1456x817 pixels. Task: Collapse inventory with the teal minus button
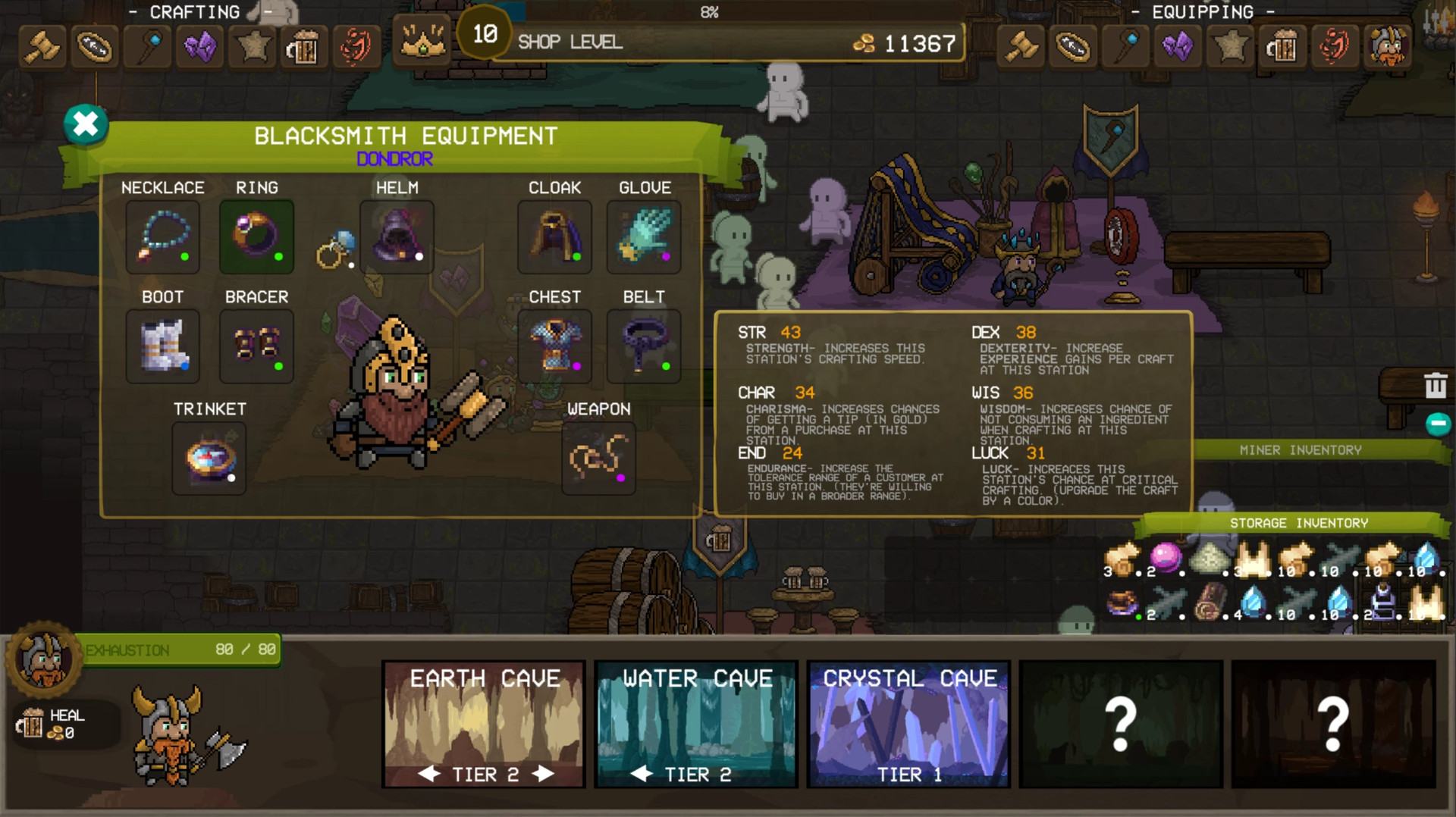[x=1438, y=424]
